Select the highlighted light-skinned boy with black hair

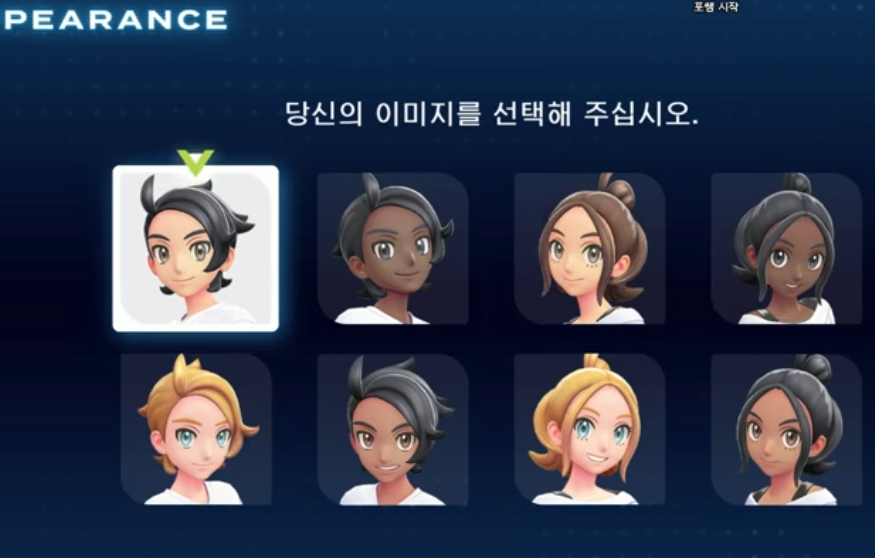pyautogui.click(x=195, y=249)
